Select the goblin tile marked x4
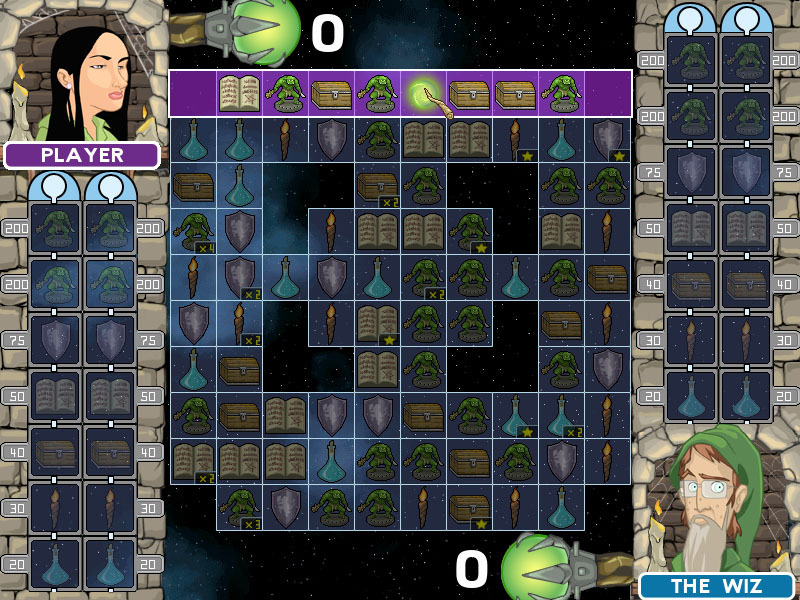The height and width of the screenshot is (600, 800). click(193, 232)
